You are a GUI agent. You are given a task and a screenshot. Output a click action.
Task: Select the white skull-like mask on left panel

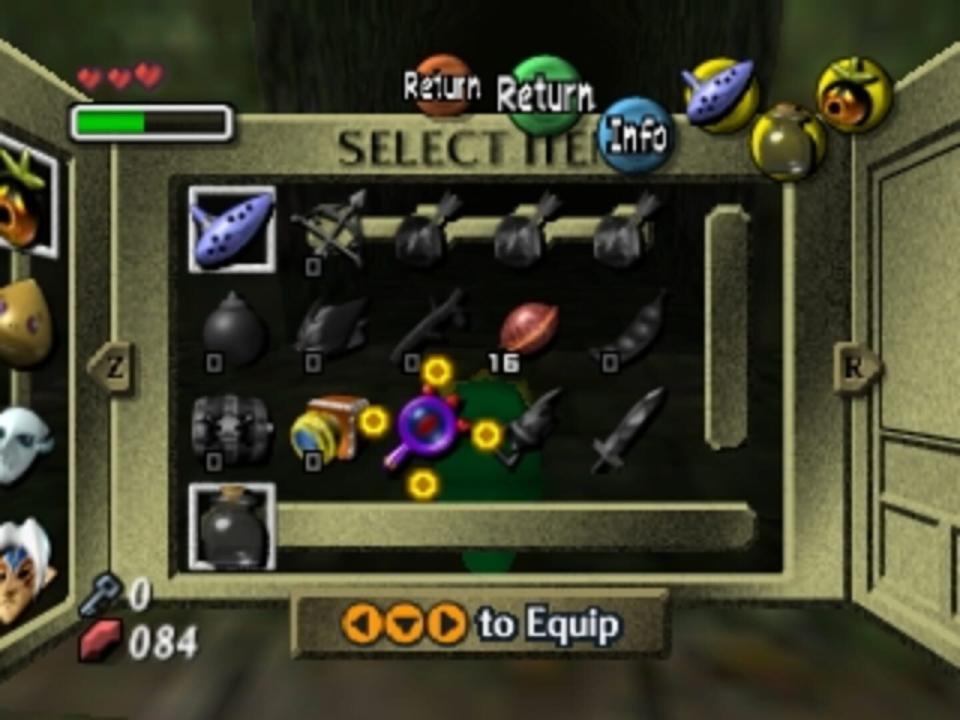[22, 443]
